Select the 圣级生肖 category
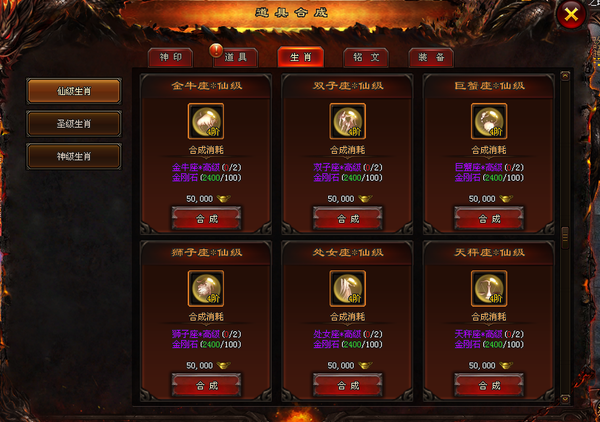Screen dimensions: 600x422 [74, 124]
